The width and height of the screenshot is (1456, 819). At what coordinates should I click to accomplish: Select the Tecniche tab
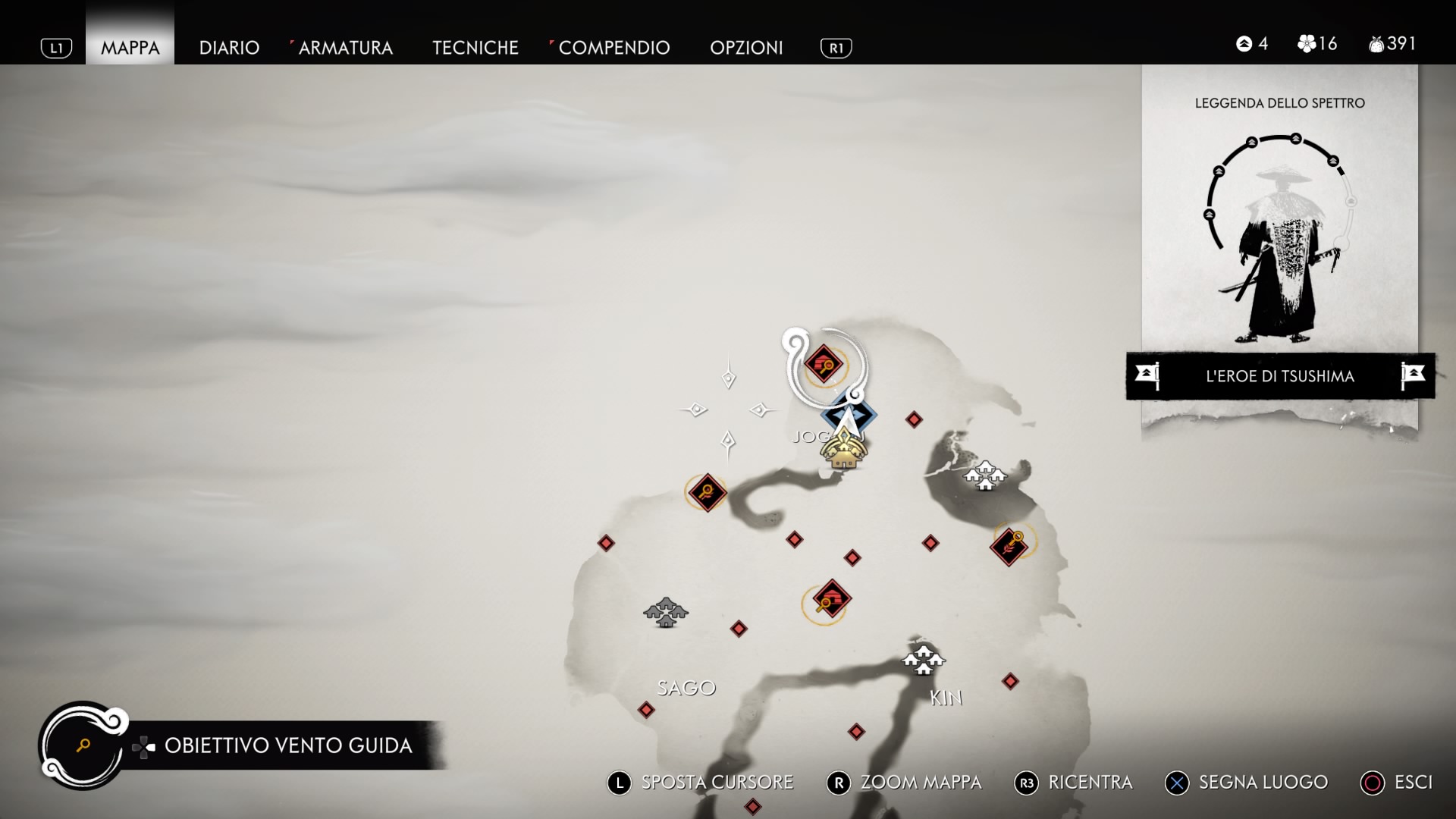[475, 48]
